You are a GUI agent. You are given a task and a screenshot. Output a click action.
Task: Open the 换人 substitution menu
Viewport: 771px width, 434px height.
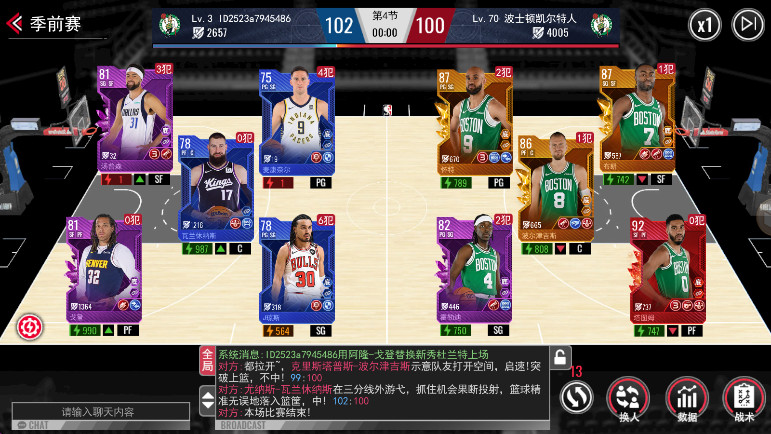pyautogui.click(x=628, y=397)
